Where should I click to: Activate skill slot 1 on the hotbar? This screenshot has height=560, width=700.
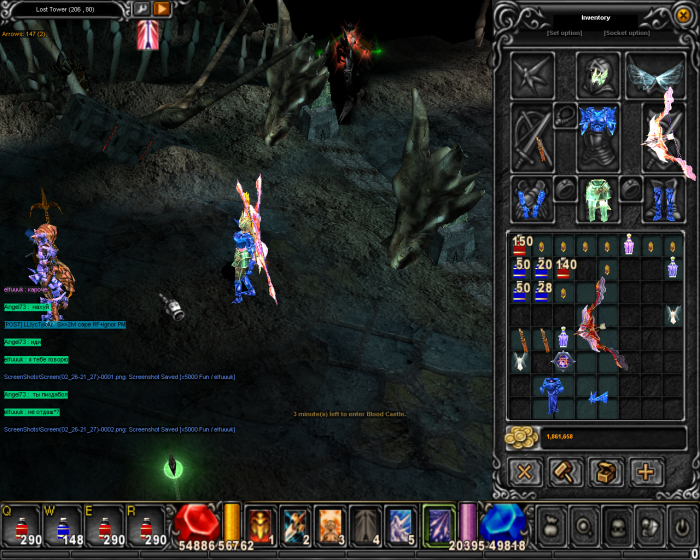click(261, 524)
